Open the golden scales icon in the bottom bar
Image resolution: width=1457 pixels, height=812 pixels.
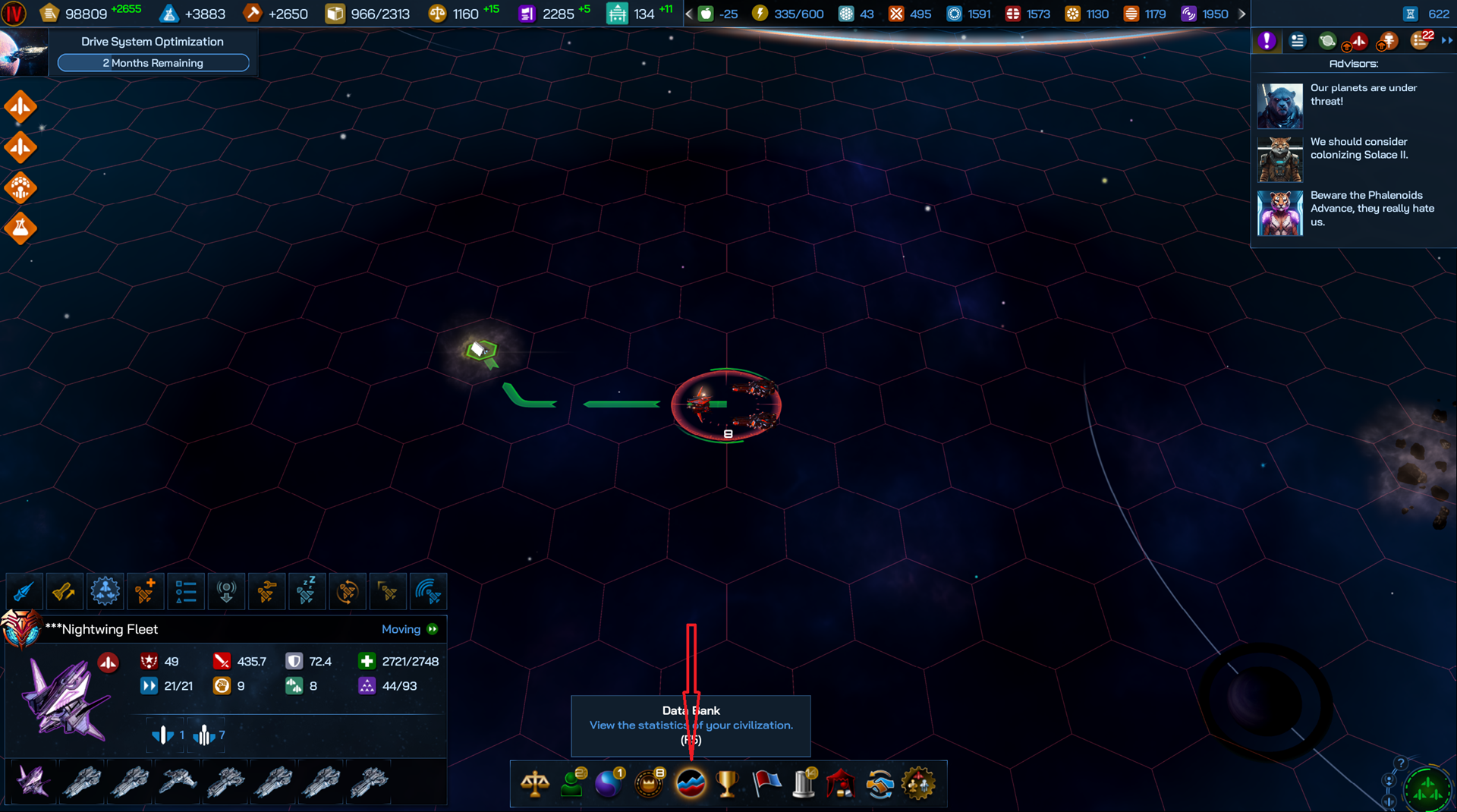535,783
